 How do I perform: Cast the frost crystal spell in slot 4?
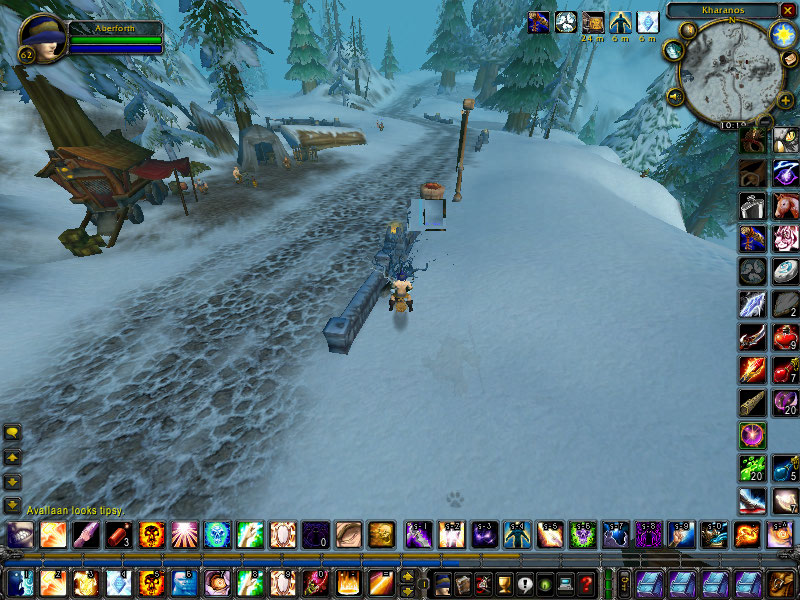tap(118, 582)
